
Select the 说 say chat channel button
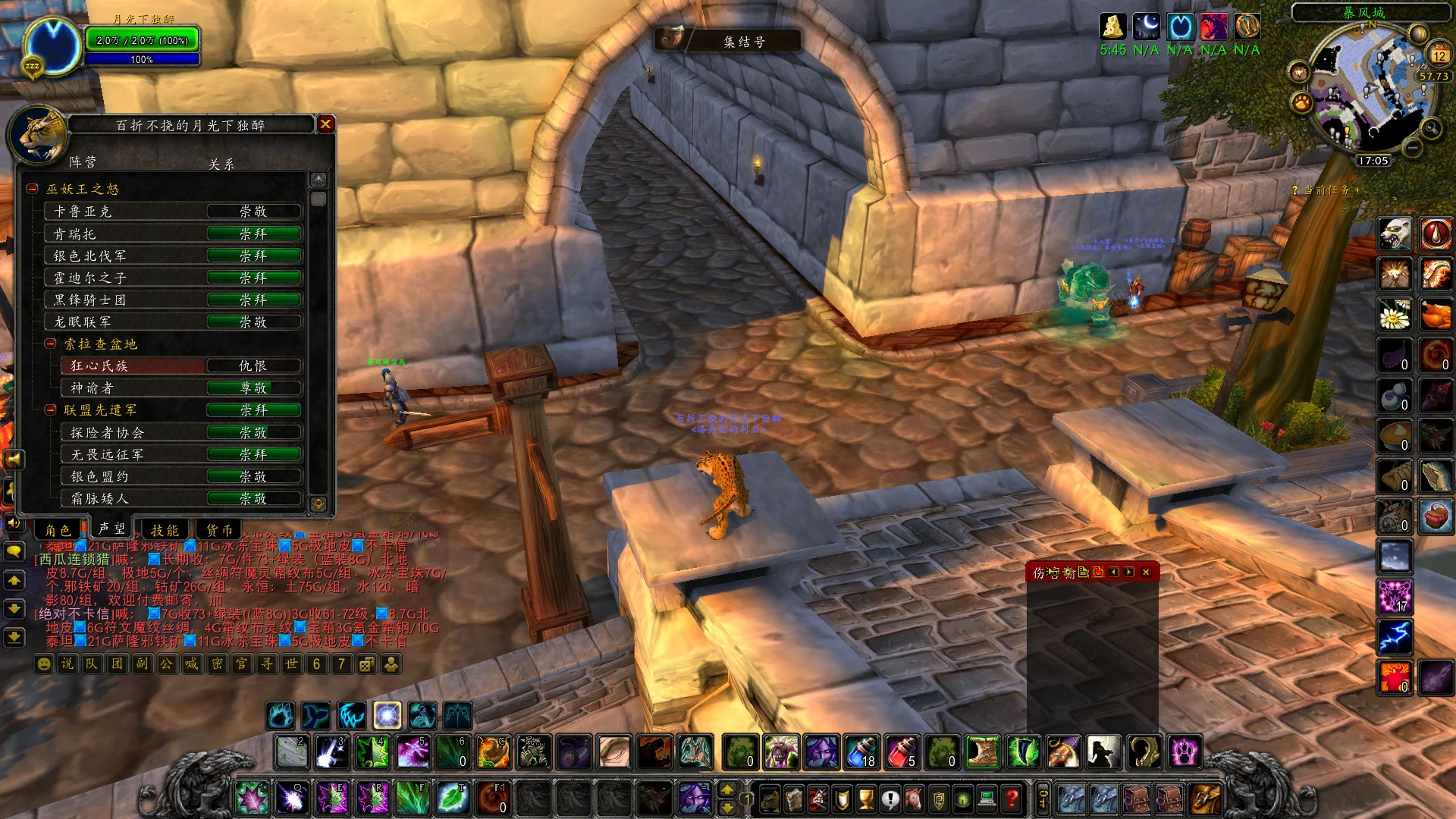(67, 664)
